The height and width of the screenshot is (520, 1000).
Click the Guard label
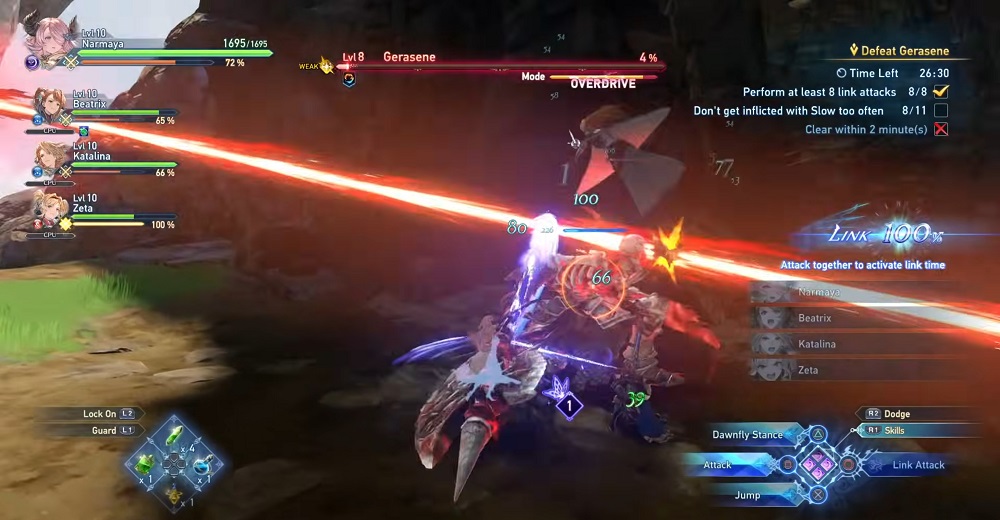[x=104, y=430]
